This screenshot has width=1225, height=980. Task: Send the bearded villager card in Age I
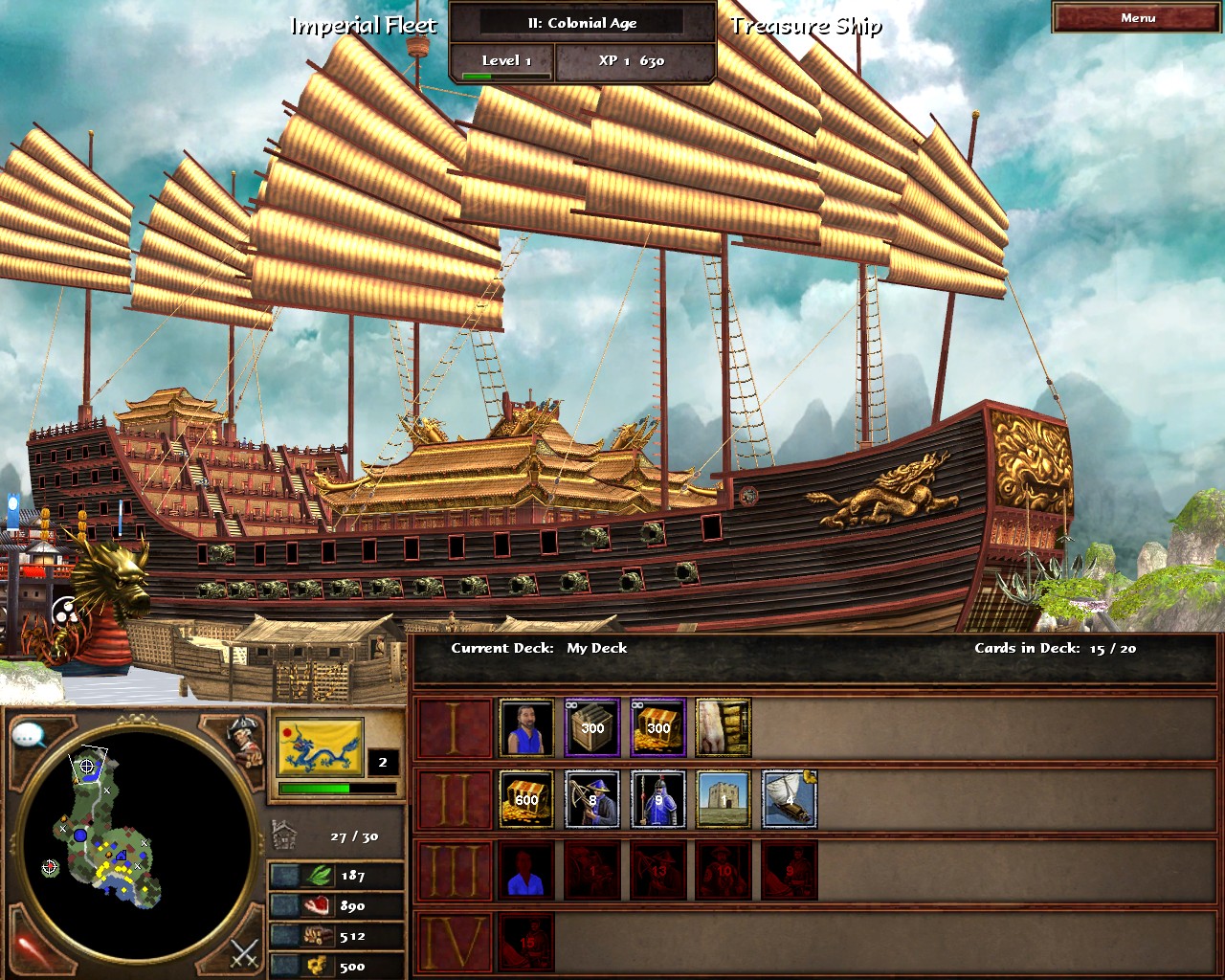(526, 727)
